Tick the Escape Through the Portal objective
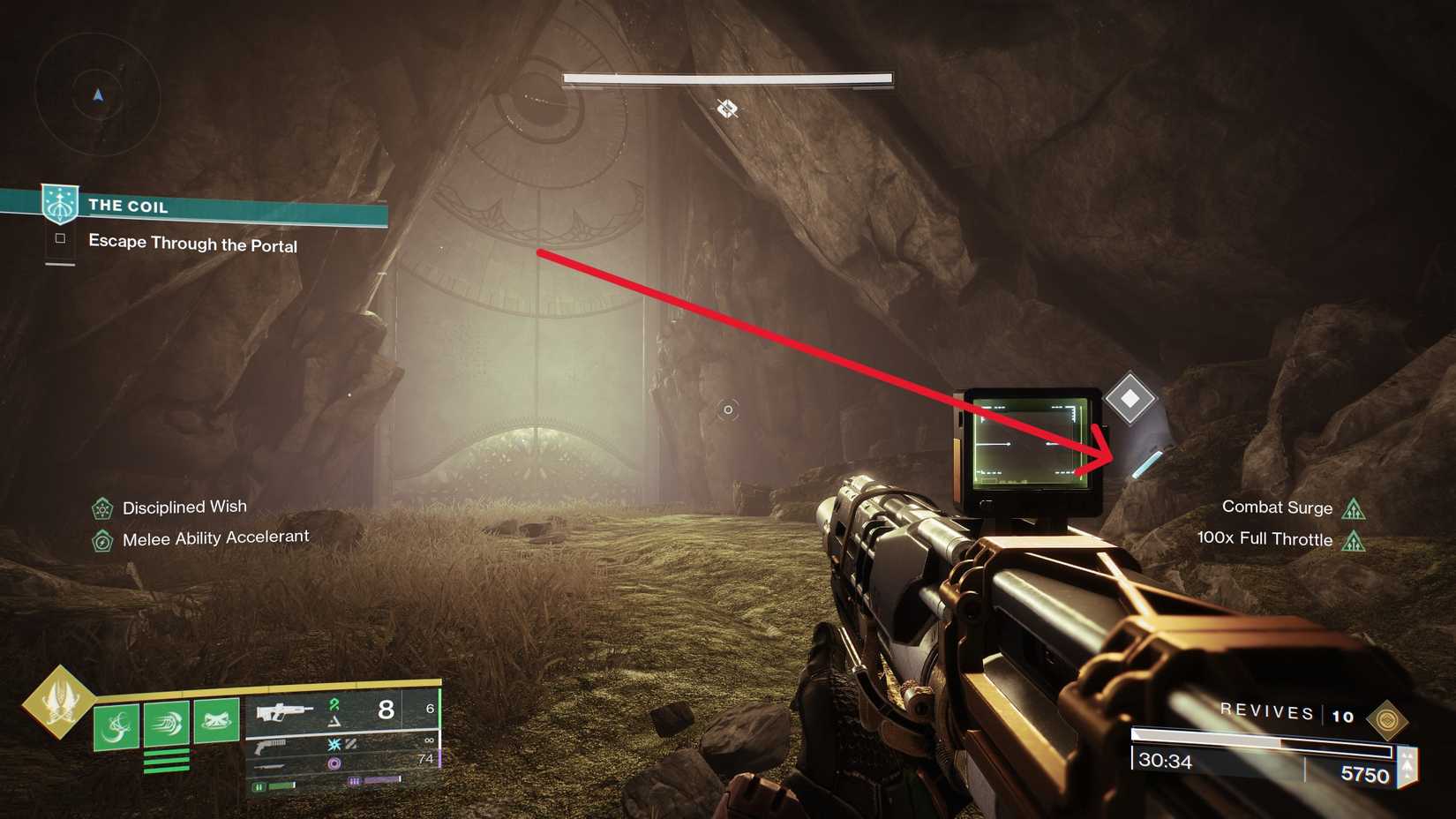The height and width of the screenshot is (819, 1456). coord(60,238)
